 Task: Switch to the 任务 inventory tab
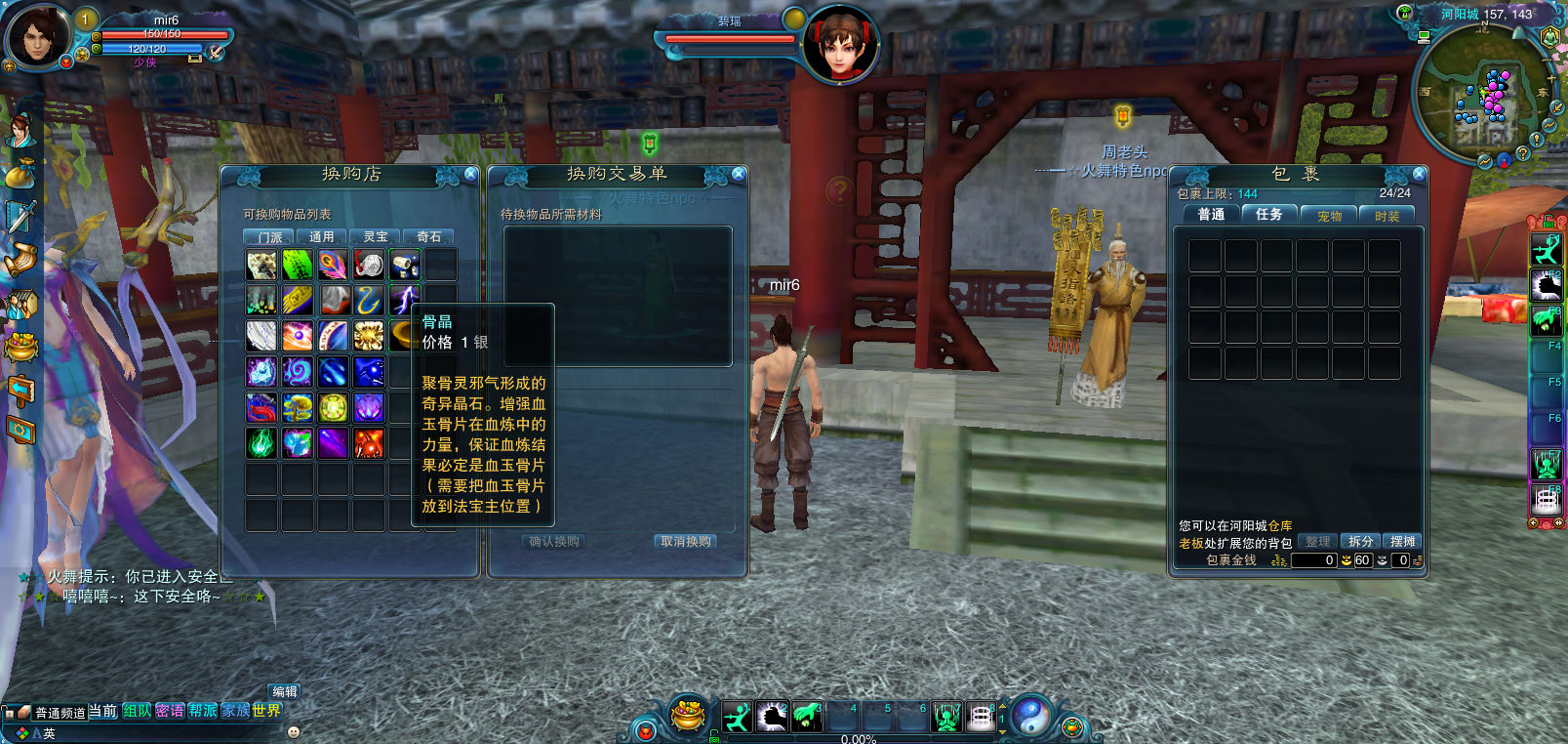click(x=1268, y=215)
